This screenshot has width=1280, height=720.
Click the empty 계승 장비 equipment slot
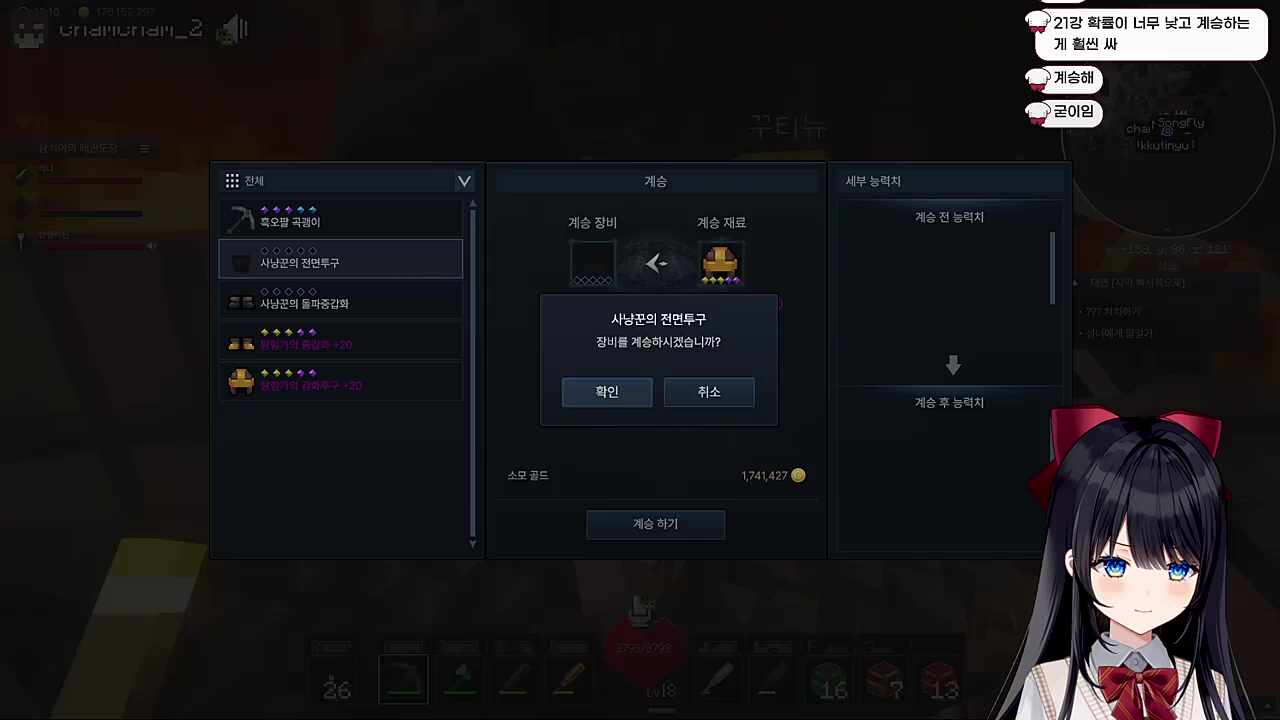click(591, 262)
